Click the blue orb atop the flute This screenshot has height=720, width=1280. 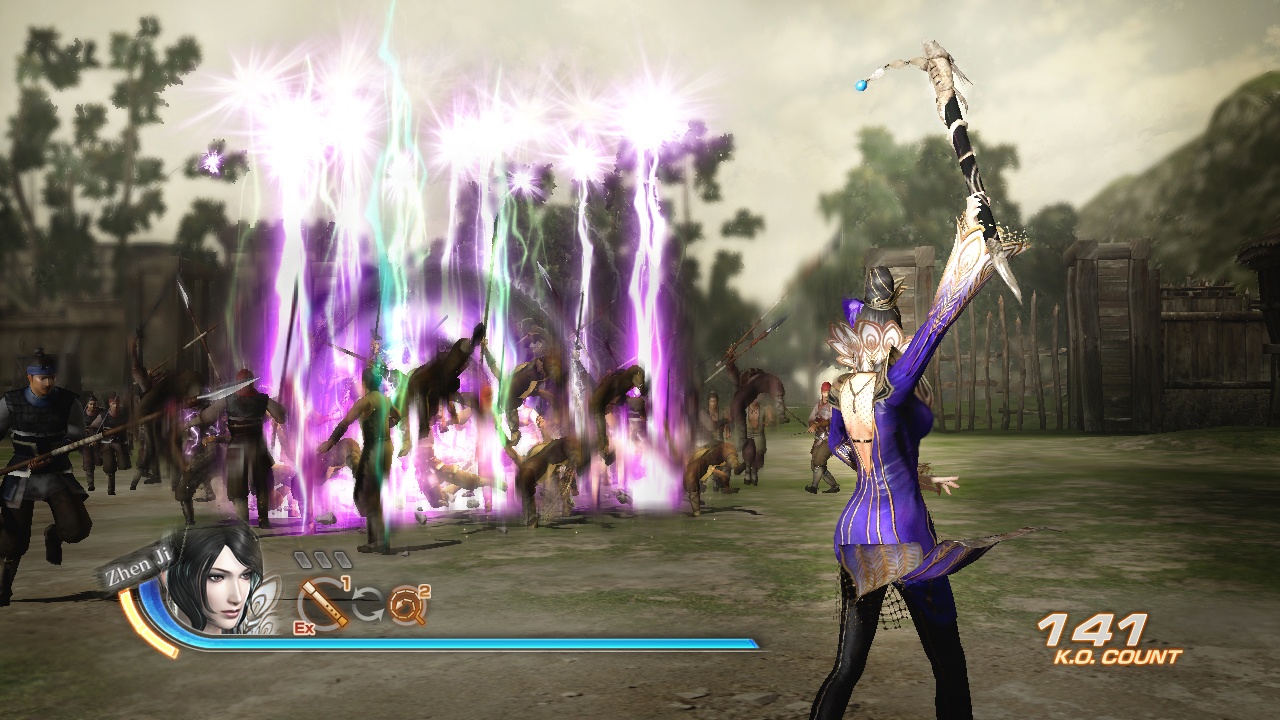click(862, 86)
